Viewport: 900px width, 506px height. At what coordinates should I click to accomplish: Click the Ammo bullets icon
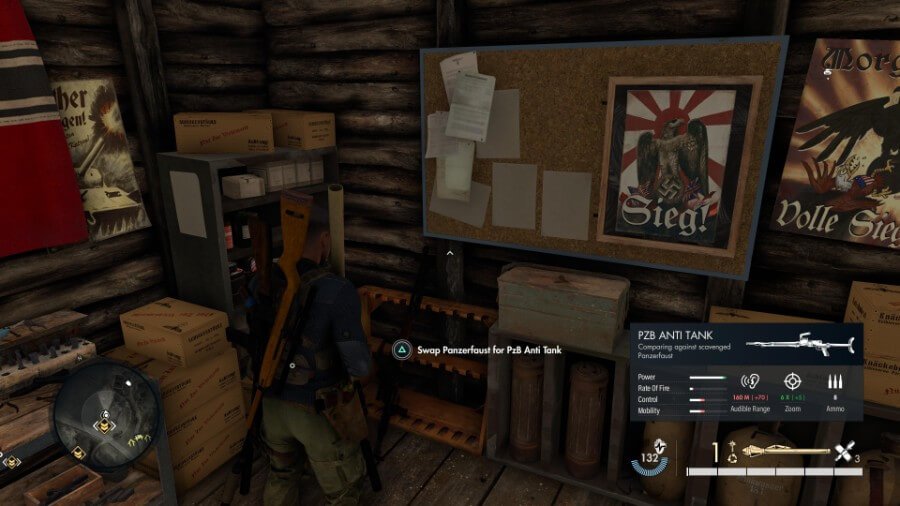pos(836,381)
